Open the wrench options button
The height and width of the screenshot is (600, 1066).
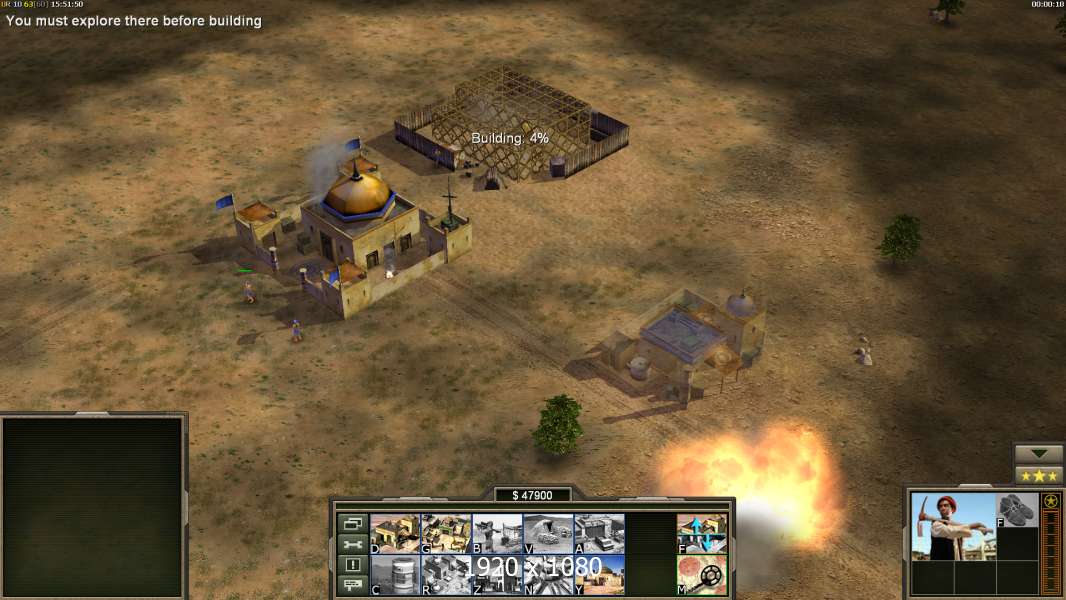[352, 544]
